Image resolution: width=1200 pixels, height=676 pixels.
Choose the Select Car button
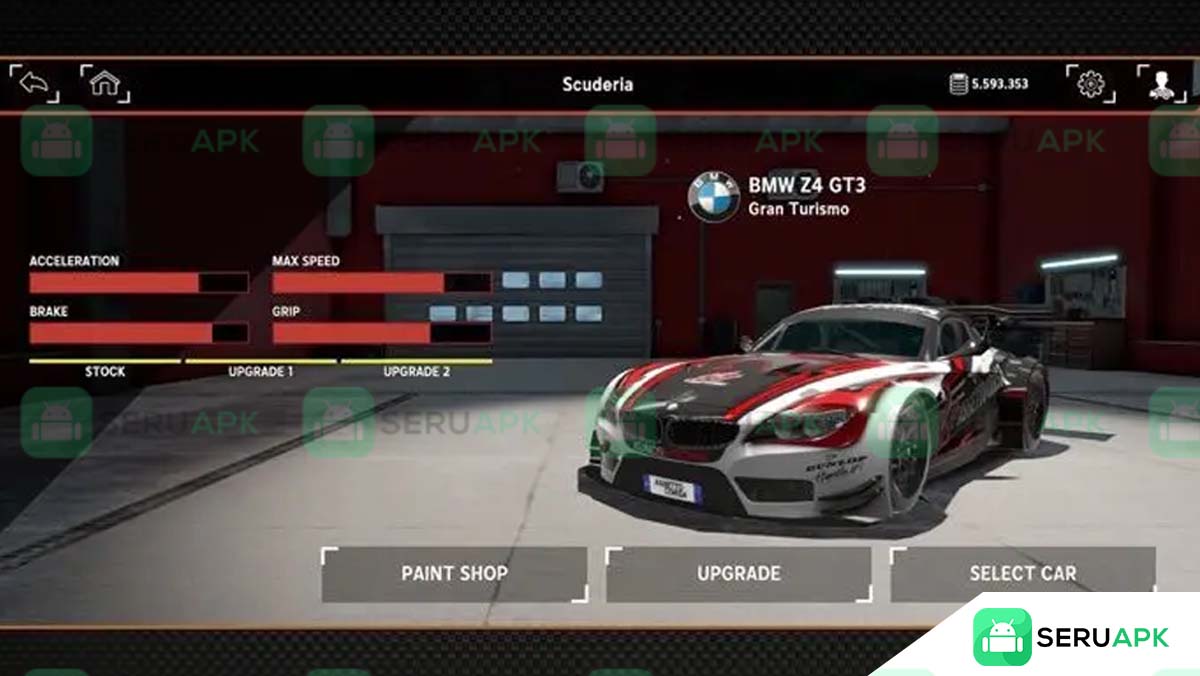click(1022, 574)
